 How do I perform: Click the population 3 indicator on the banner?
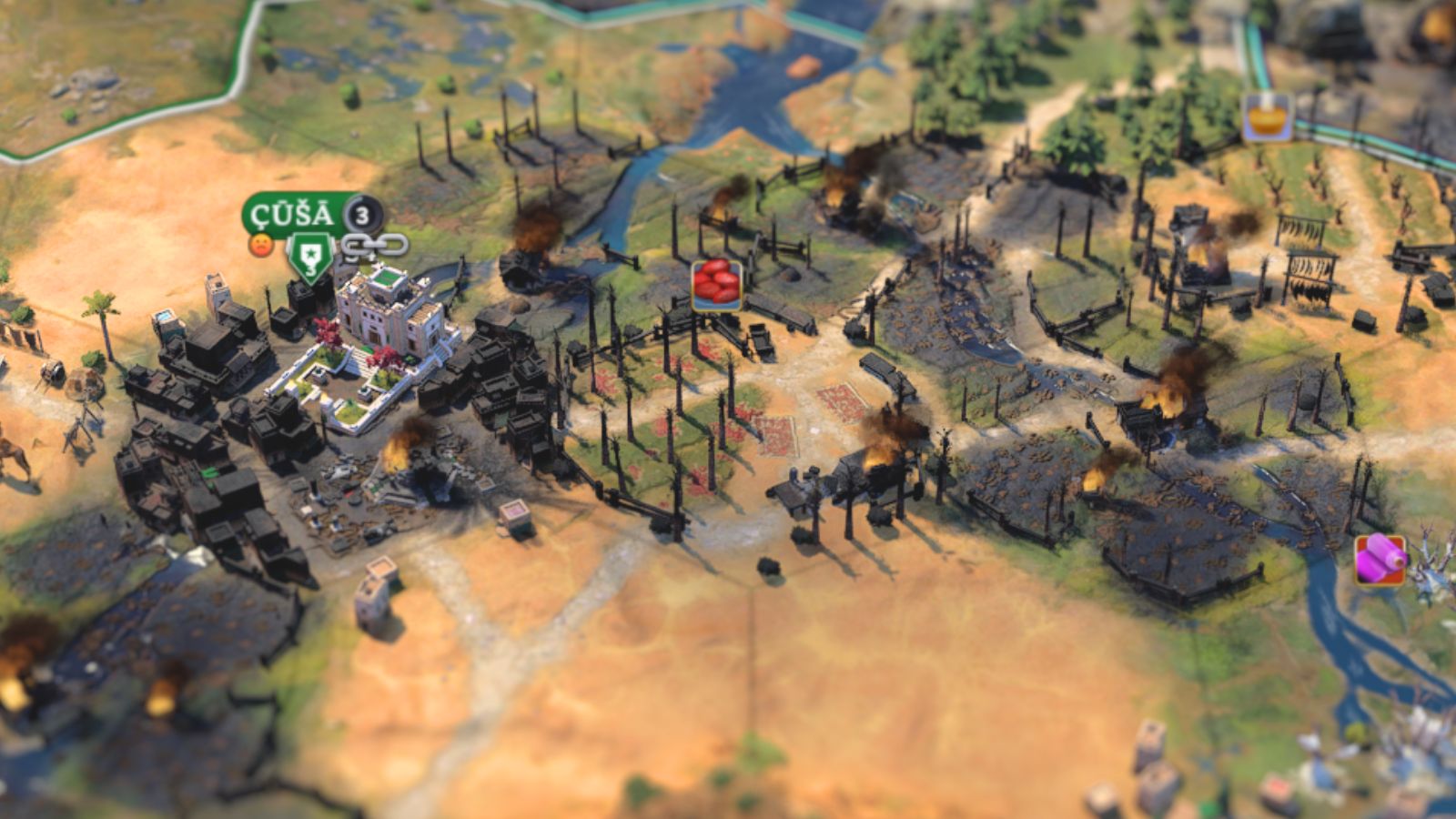pyautogui.click(x=360, y=215)
